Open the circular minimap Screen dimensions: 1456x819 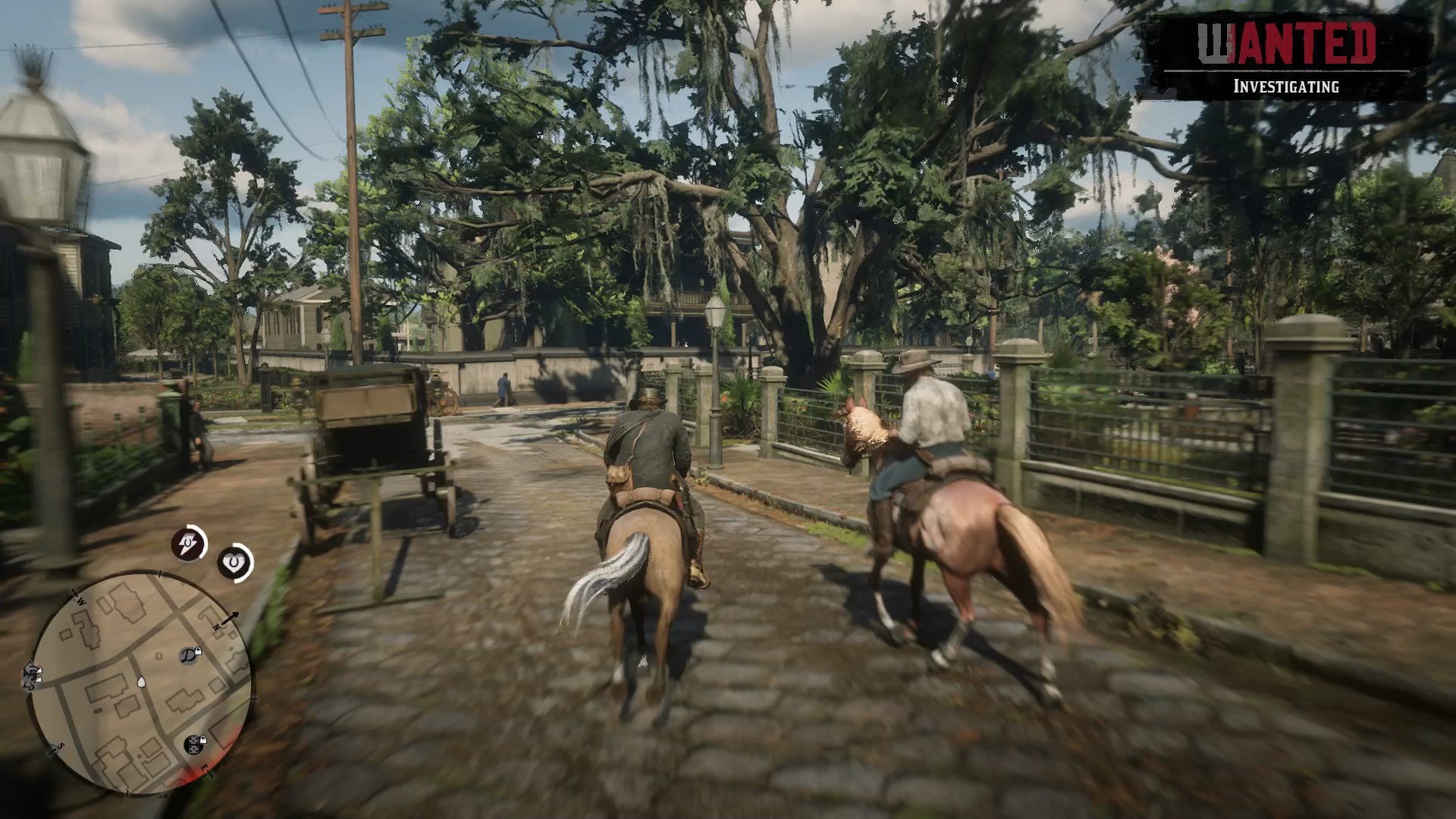[x=140, y=683]
